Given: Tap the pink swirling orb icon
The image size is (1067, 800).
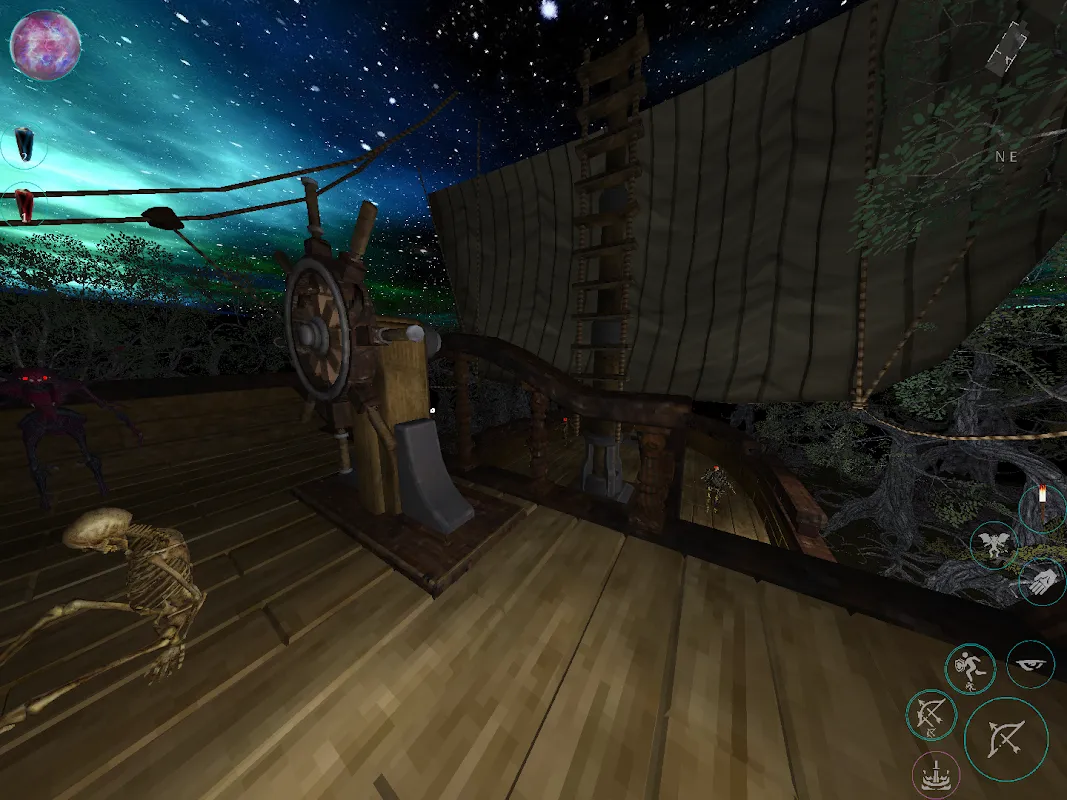Looking at the screenshot, I should 45,45.
